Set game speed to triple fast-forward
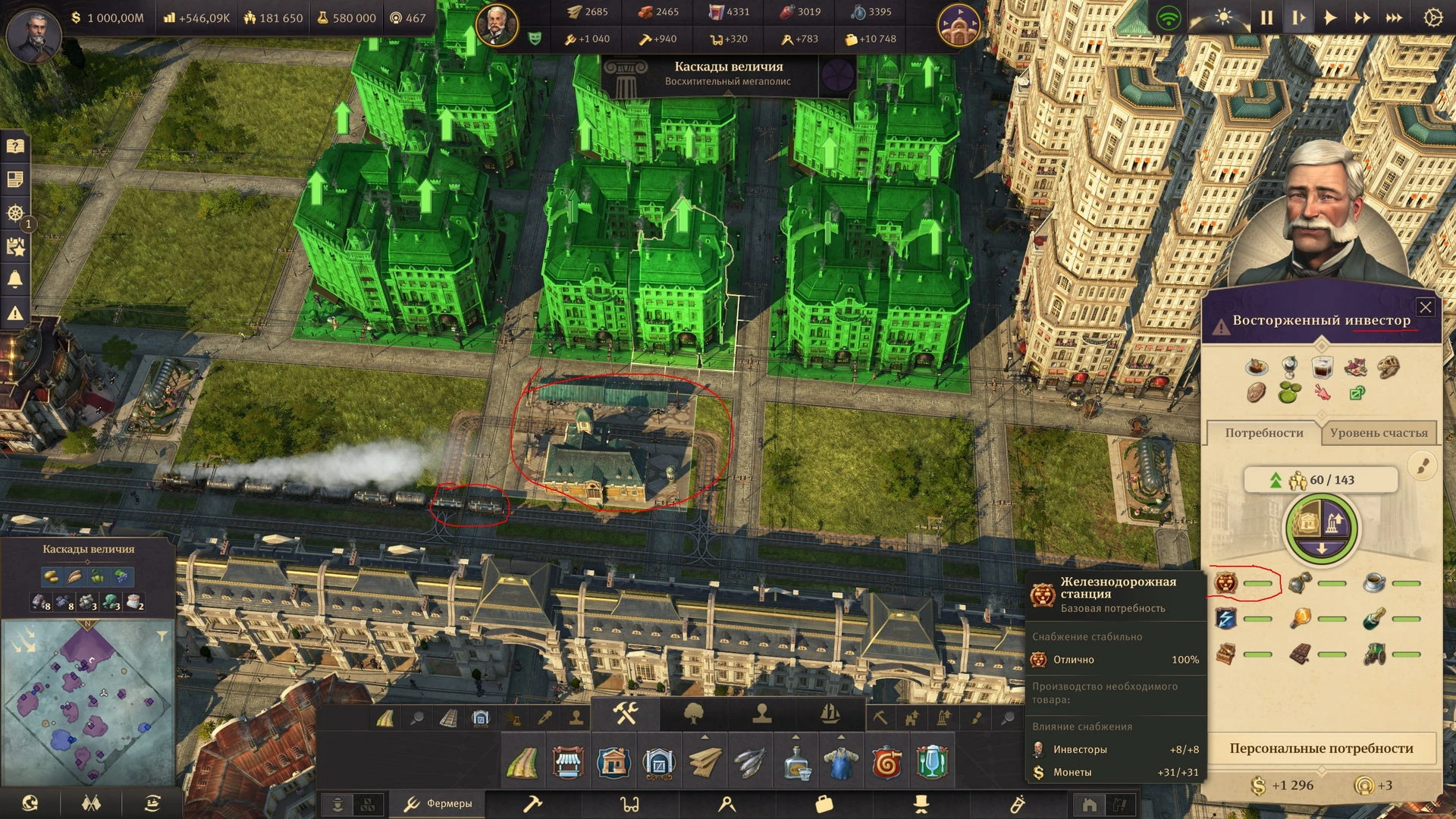 [1394, 17]
